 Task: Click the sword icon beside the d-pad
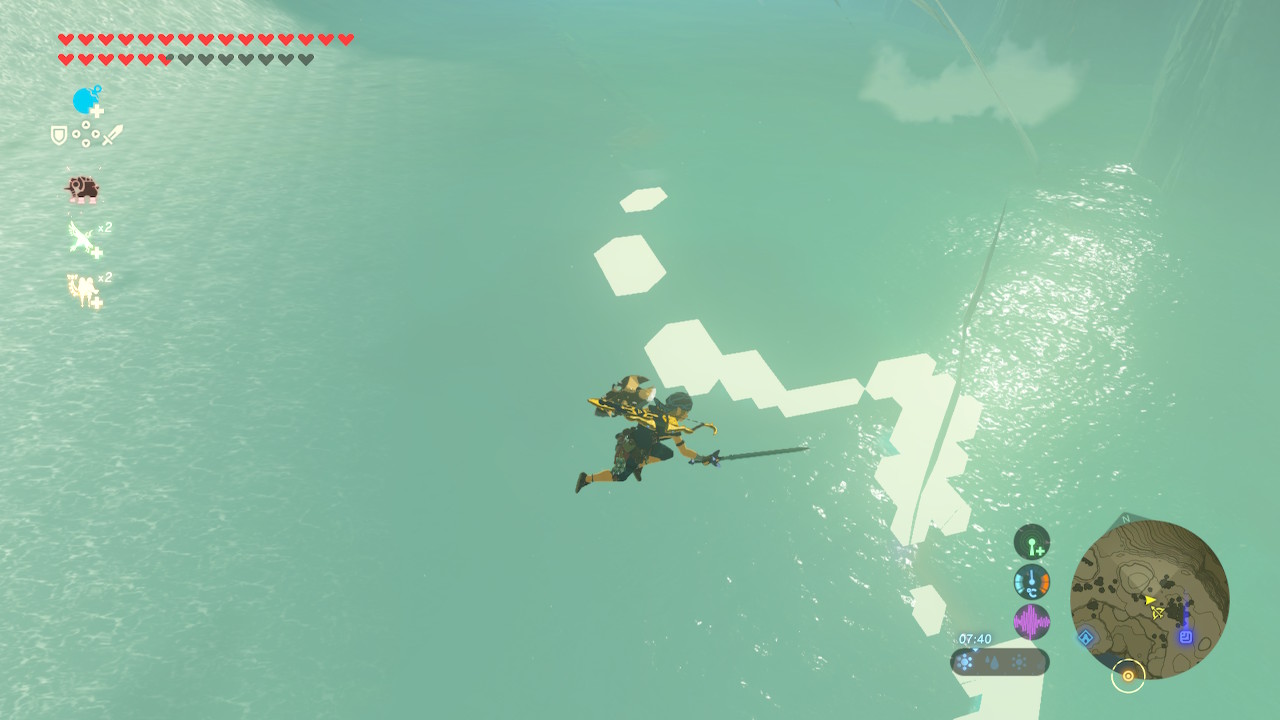point(112,135)
